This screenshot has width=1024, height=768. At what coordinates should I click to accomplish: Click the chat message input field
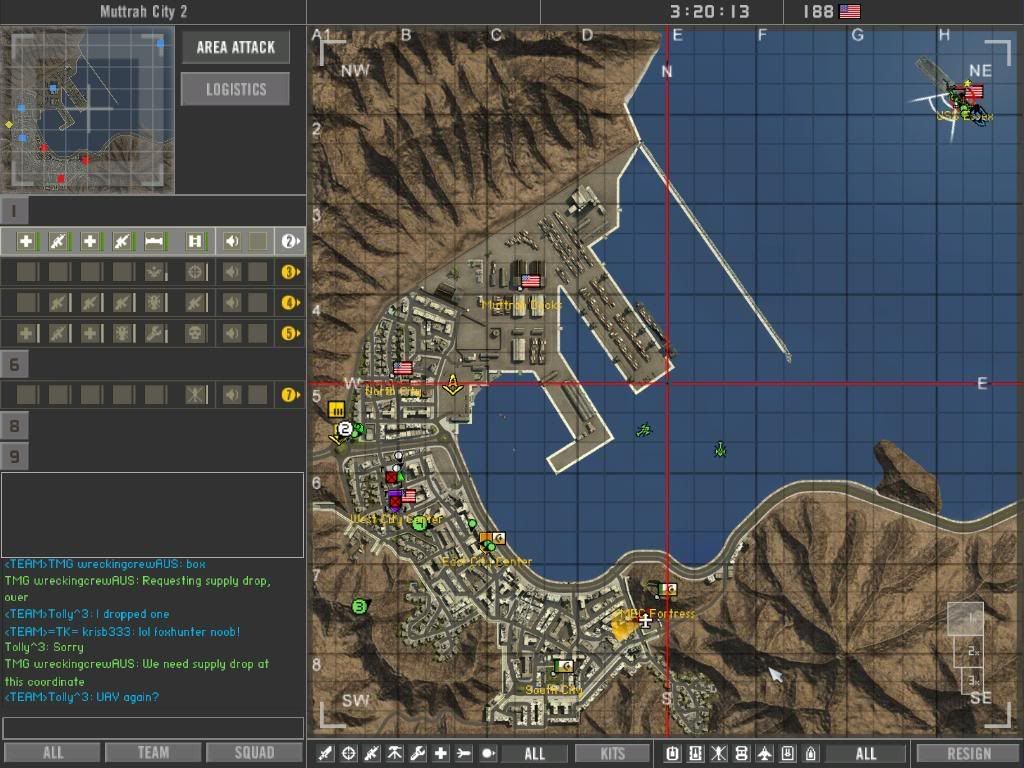[x=153, y=728]
